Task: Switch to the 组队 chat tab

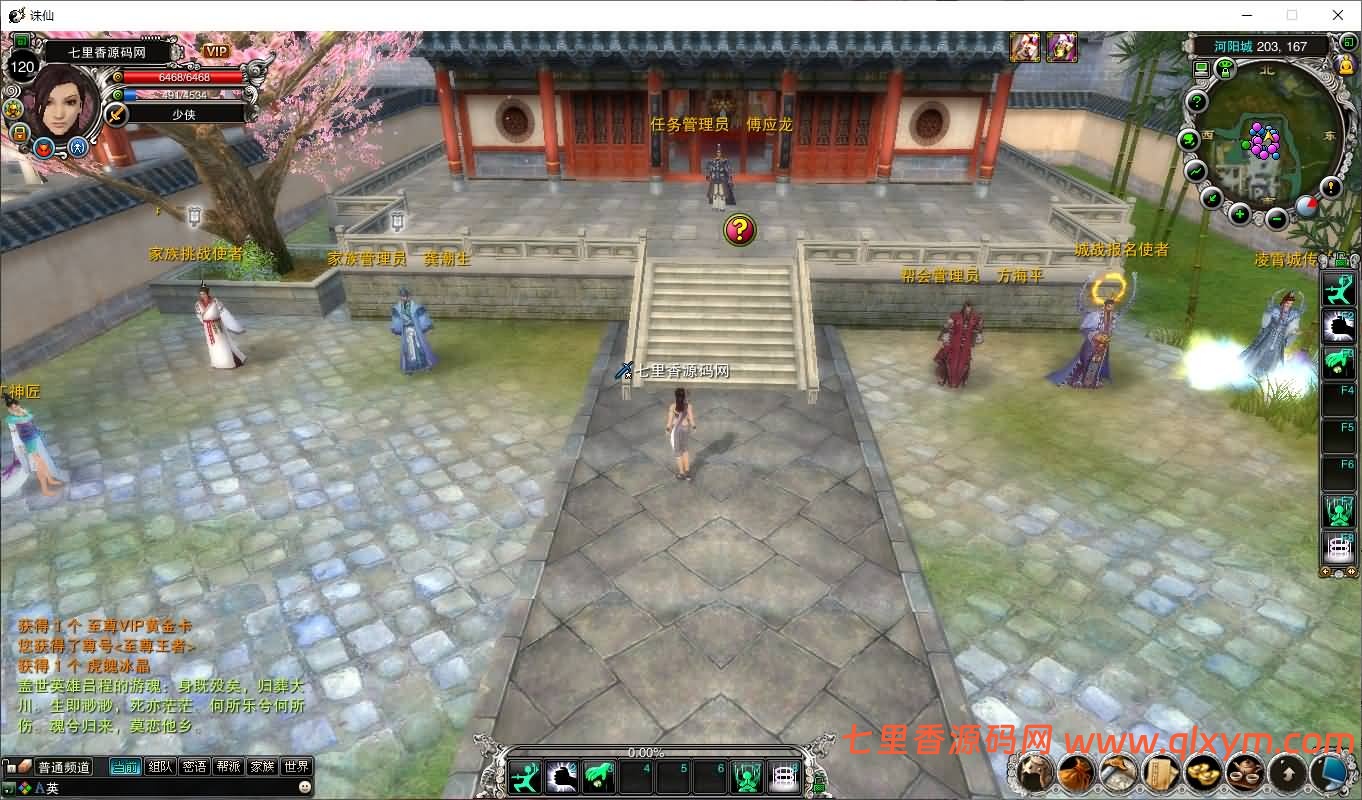Action: click(162, 766)
